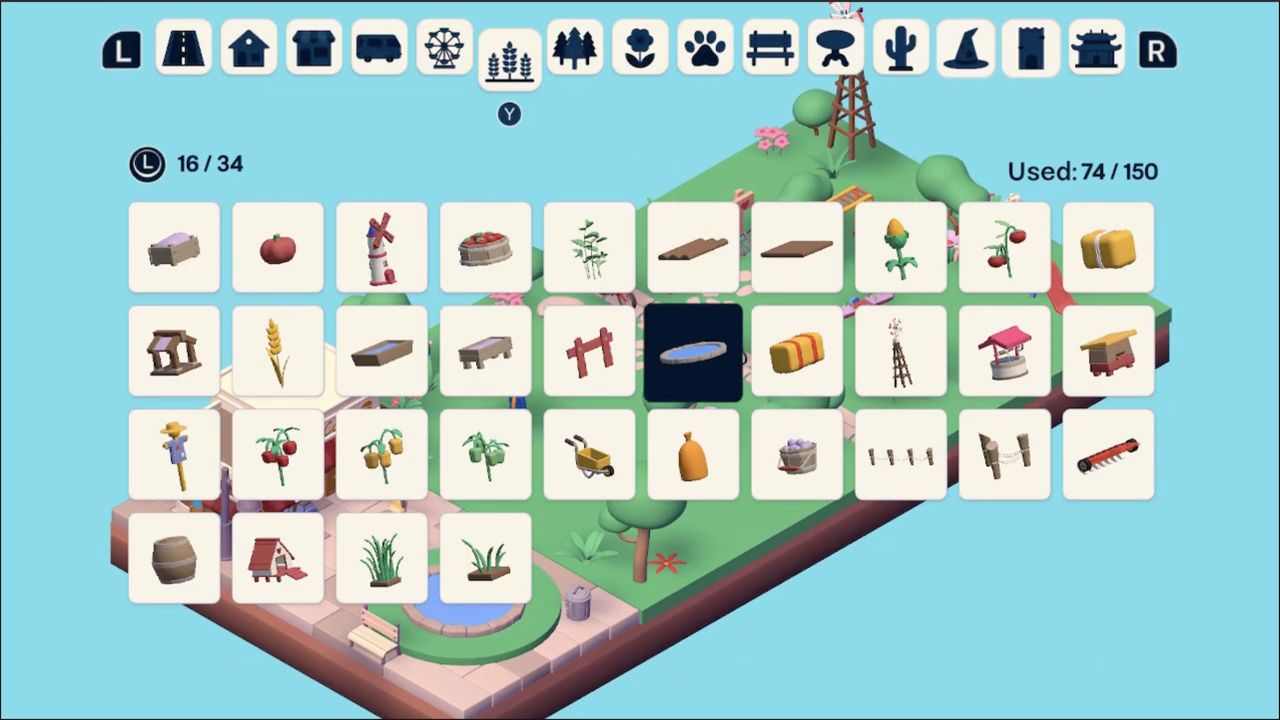
Task: Select the fence posts item
Action: click(x=901, y=454)
